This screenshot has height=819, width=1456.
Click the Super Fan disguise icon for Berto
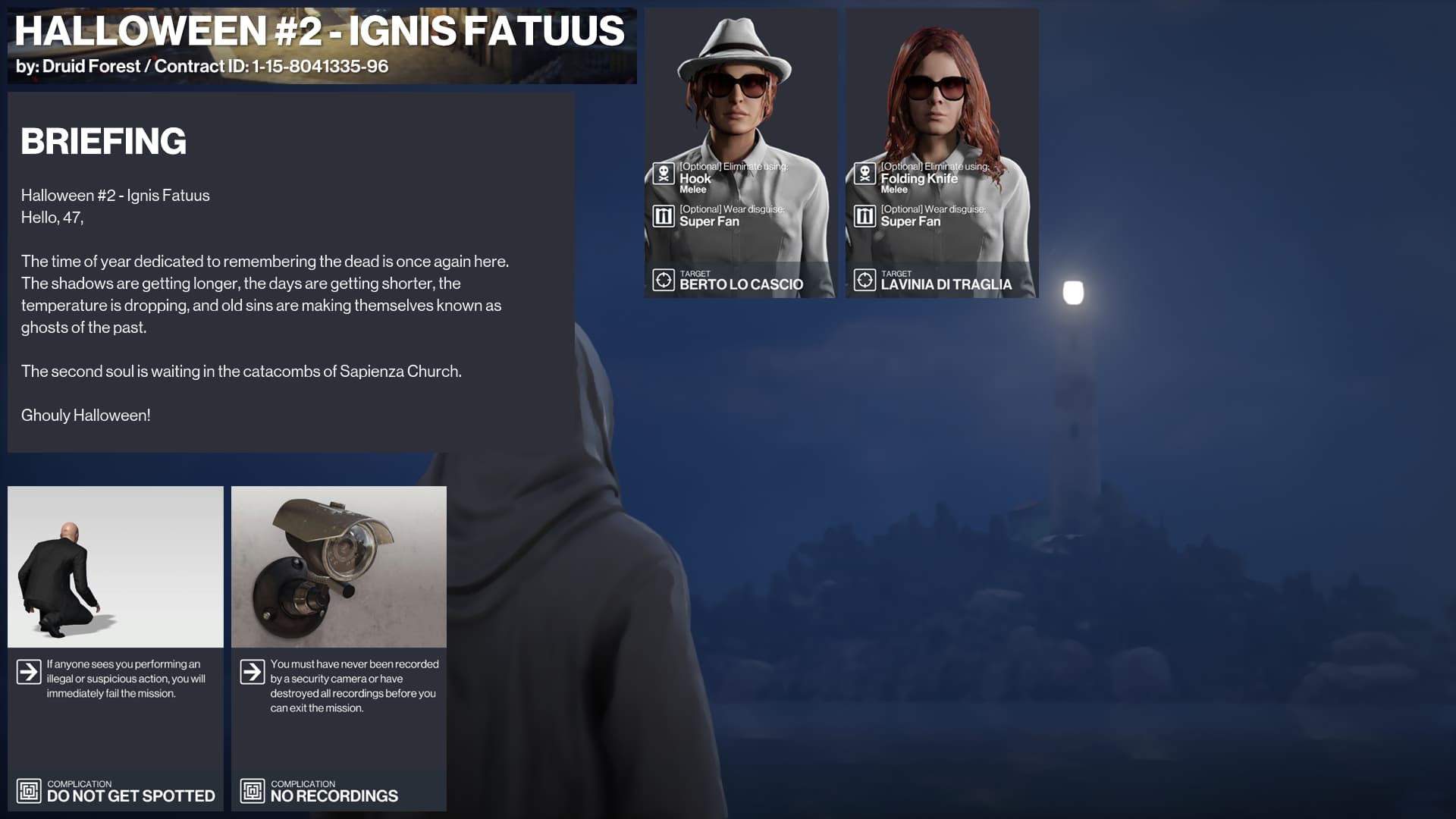664,217
